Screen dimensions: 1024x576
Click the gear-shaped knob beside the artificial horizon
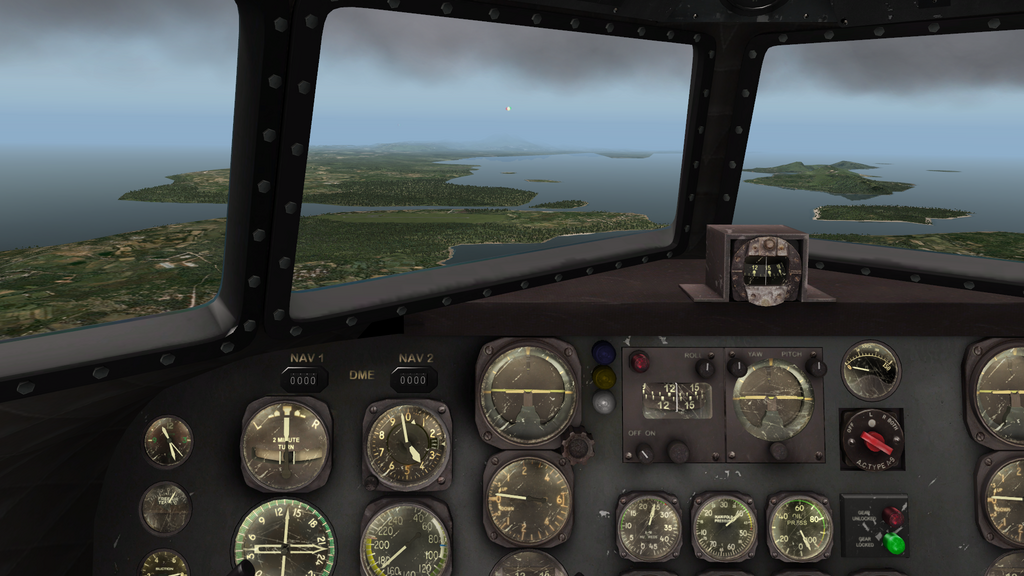click(578, 445)
